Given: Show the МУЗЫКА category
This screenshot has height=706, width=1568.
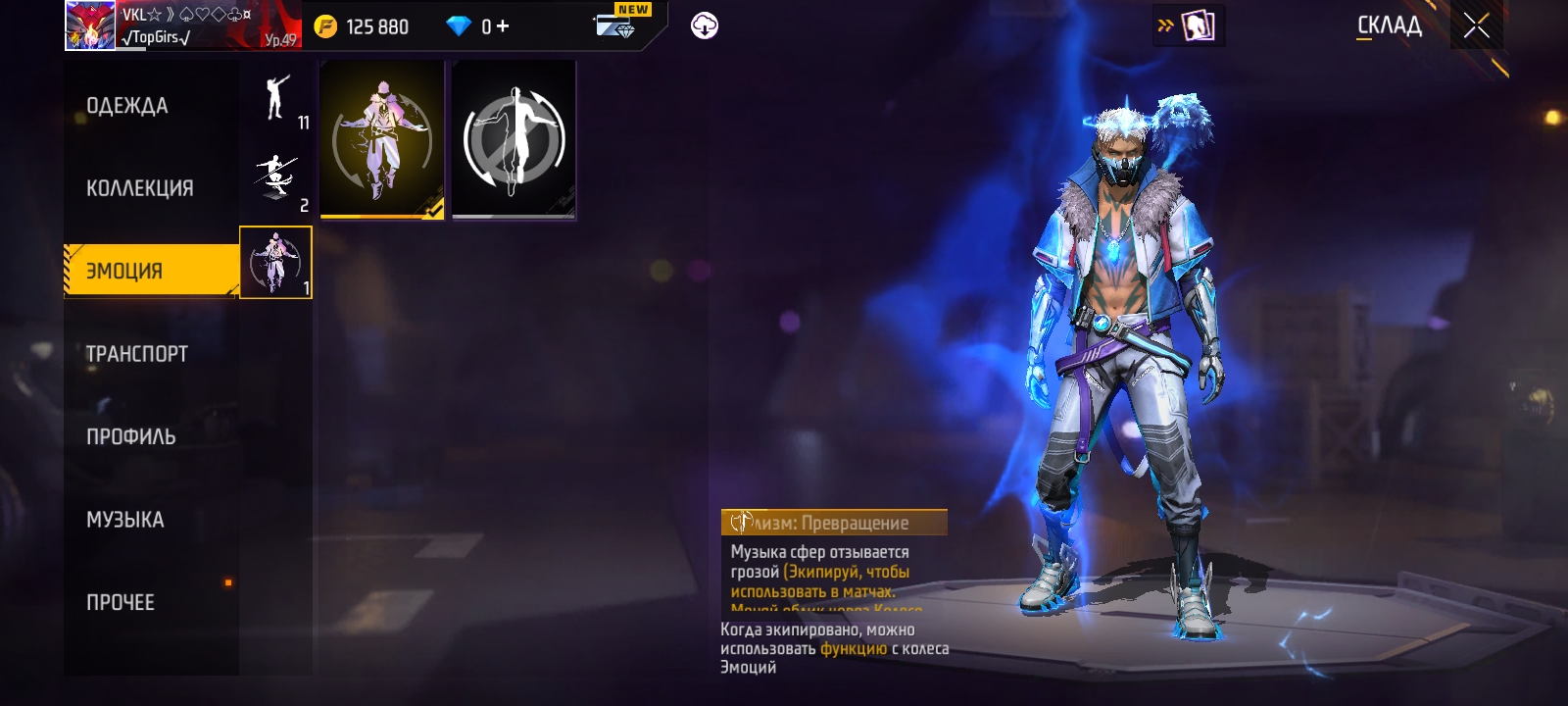Looking at the screenshot, I should click(x=124, y=520).
